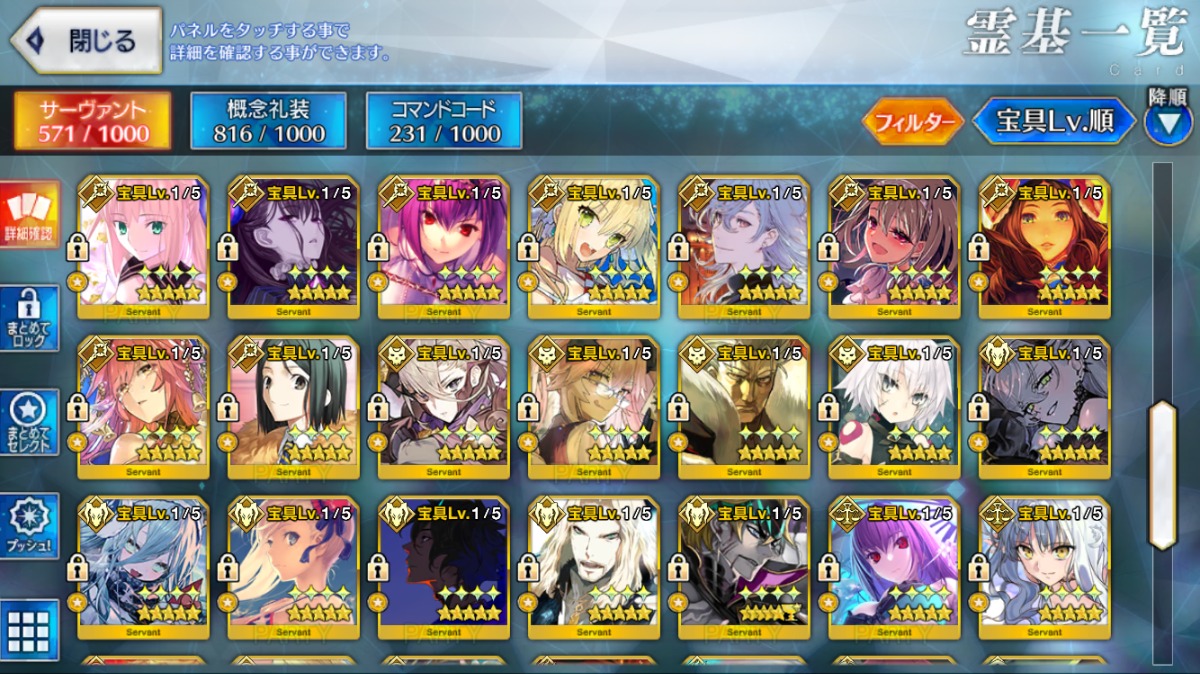Switch to the サーヴァント tab

point(93,121)
